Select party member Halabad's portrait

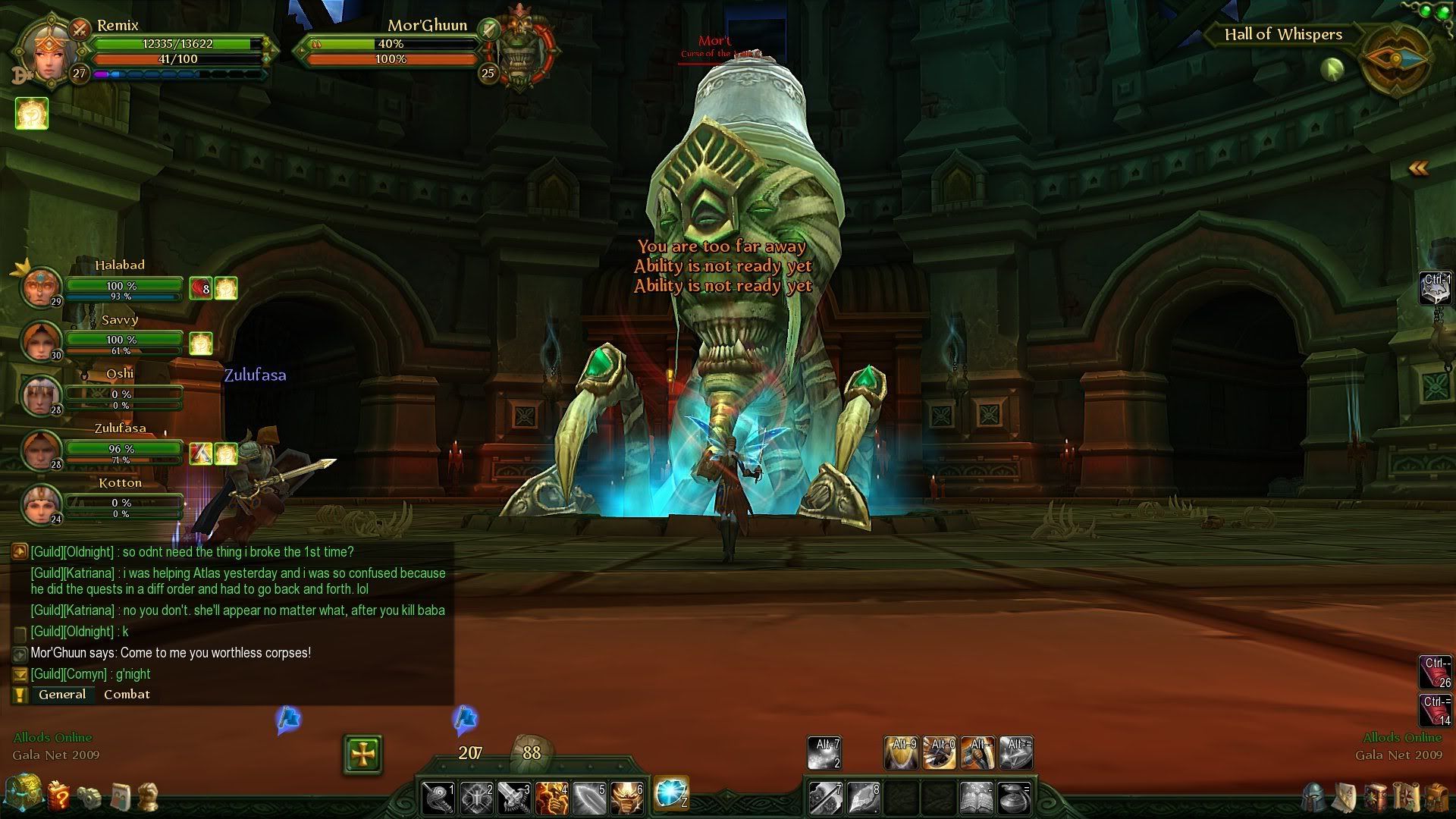pos(41,287)
